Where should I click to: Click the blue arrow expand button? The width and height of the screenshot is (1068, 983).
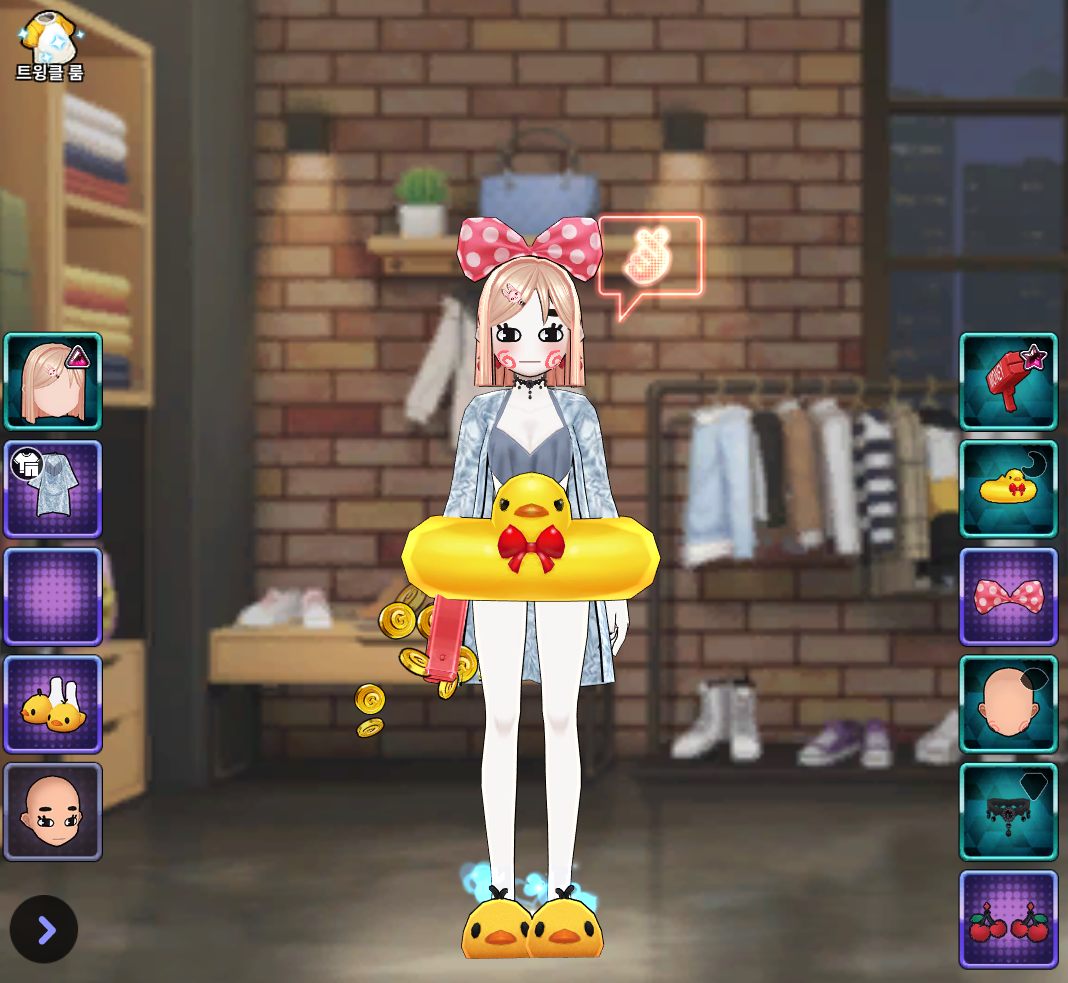click(x=44, y=929)
